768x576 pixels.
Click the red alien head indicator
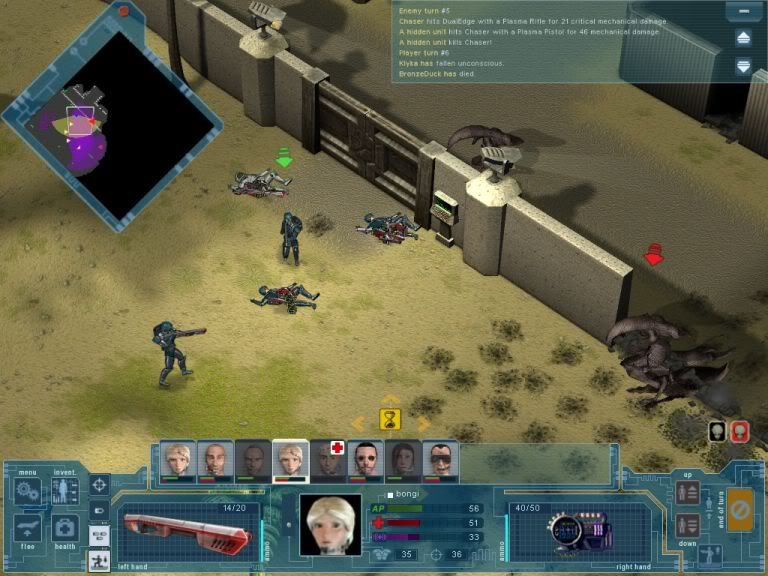pyautogui.click(x=739, y=432)
